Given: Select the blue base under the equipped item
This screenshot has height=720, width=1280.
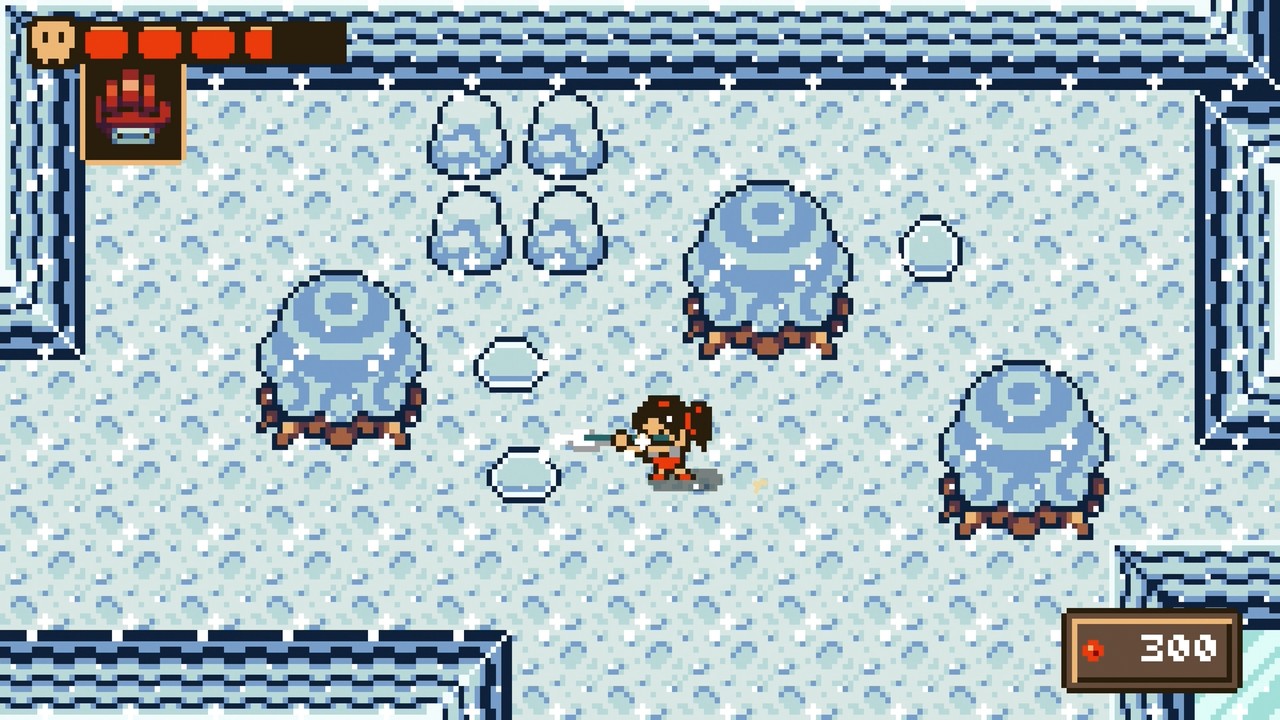Looking at the screenshot, I should (x=134, y=136).
